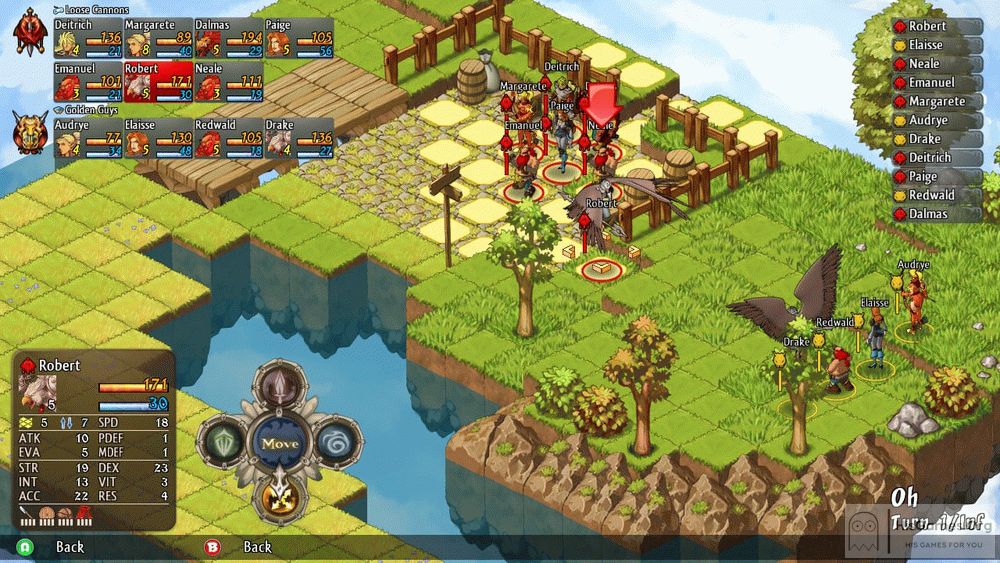Select Drake's Golden Guys status card
The width and height of the screenshot is (1000, 563).
point(298,138)
